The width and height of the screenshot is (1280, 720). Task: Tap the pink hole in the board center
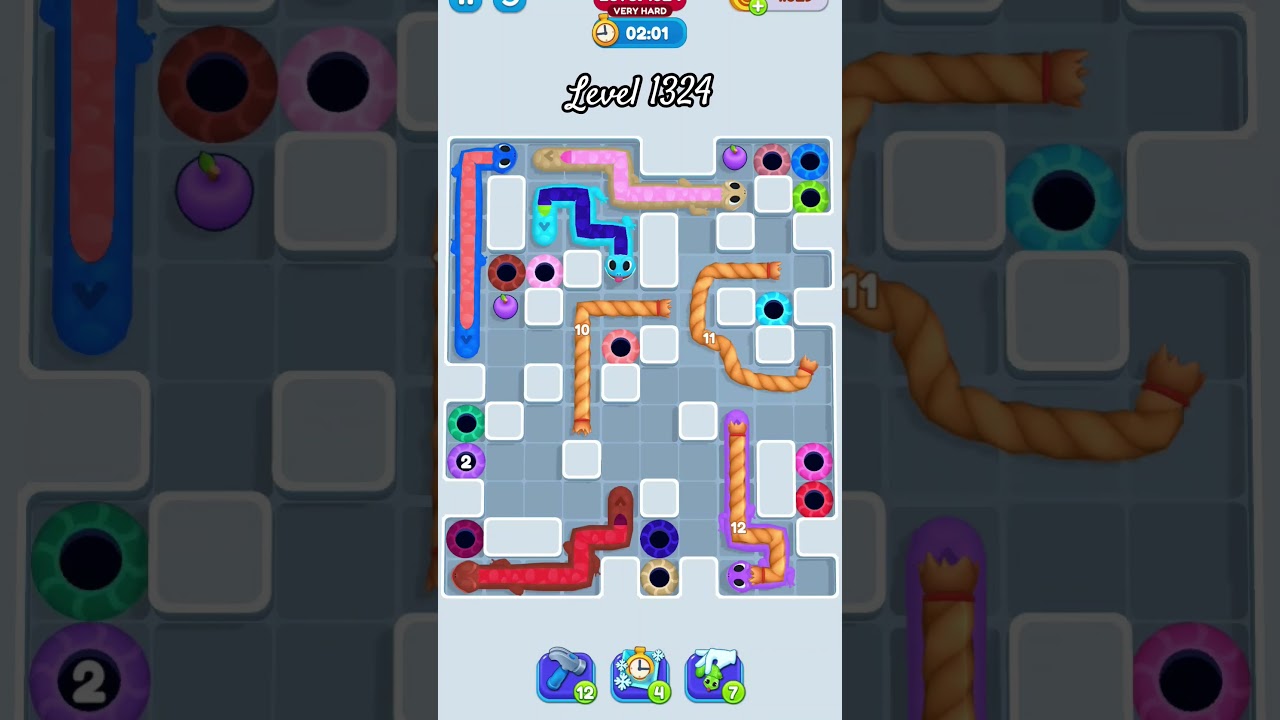point(622,345)
